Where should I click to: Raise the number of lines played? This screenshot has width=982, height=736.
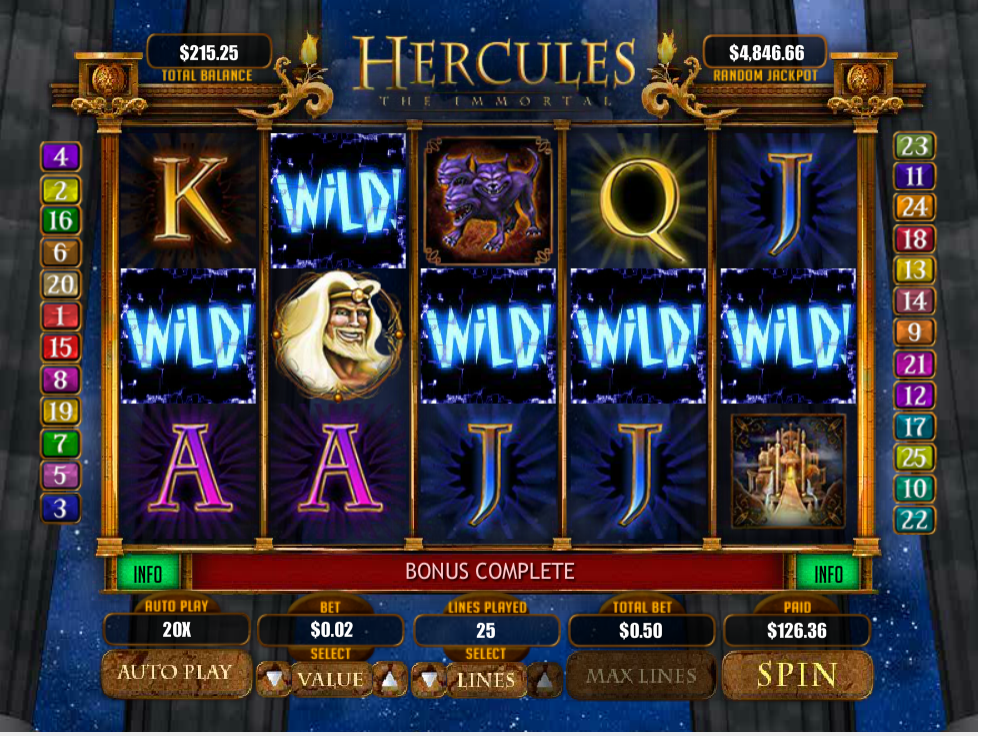tap(545, 680)
